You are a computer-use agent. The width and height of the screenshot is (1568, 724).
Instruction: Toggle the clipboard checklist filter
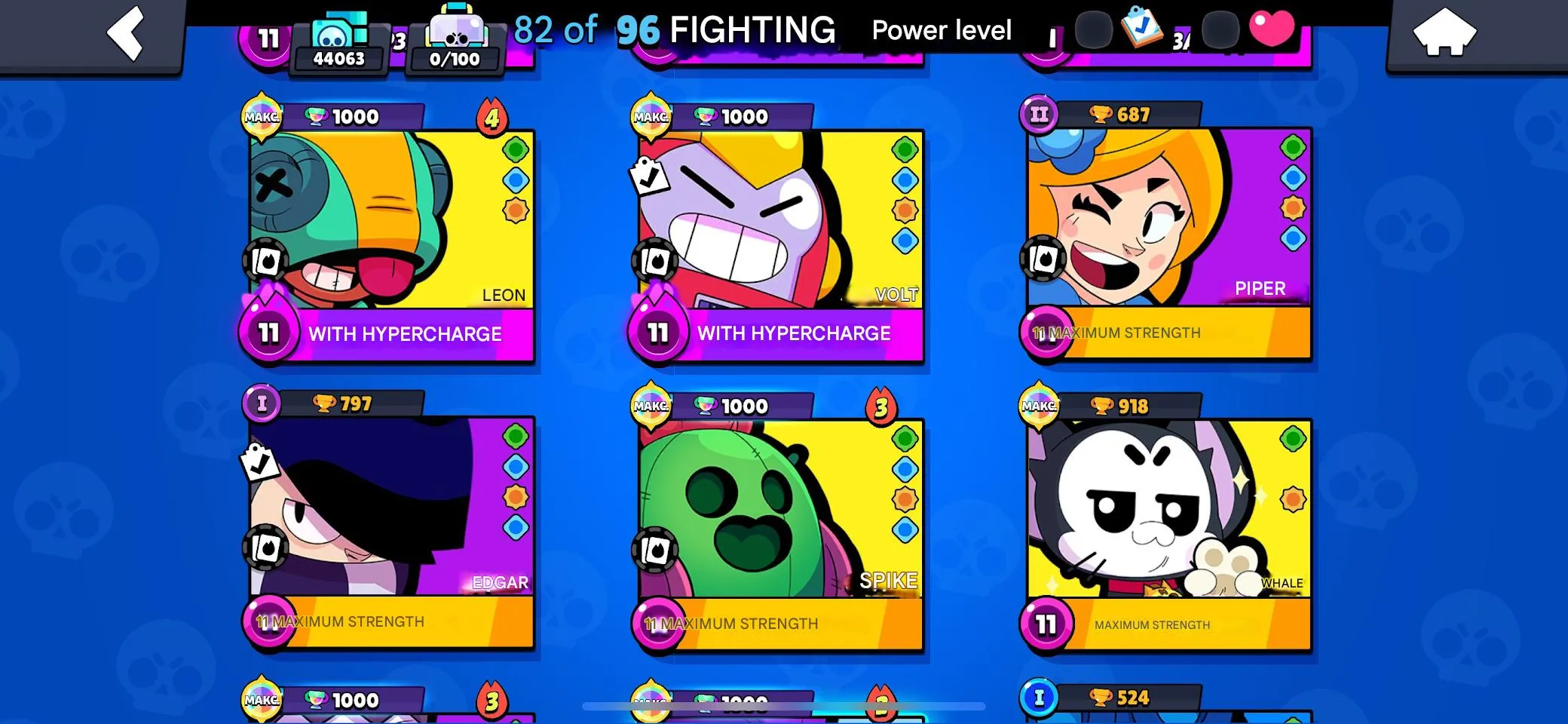tap(1141, 27)
